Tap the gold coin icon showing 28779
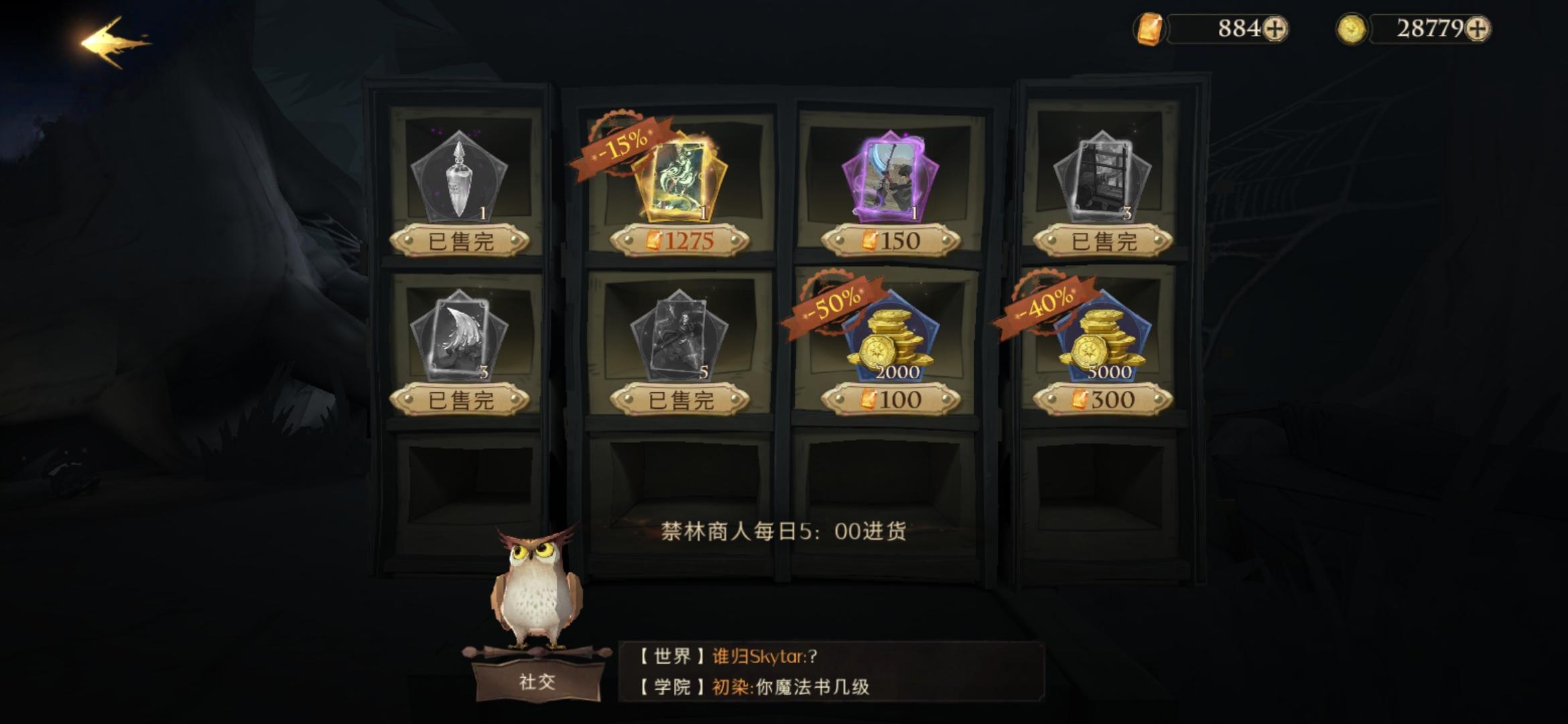Image resolution: width=1568 pixels, height=724 pixels. tap(1354, 28)
